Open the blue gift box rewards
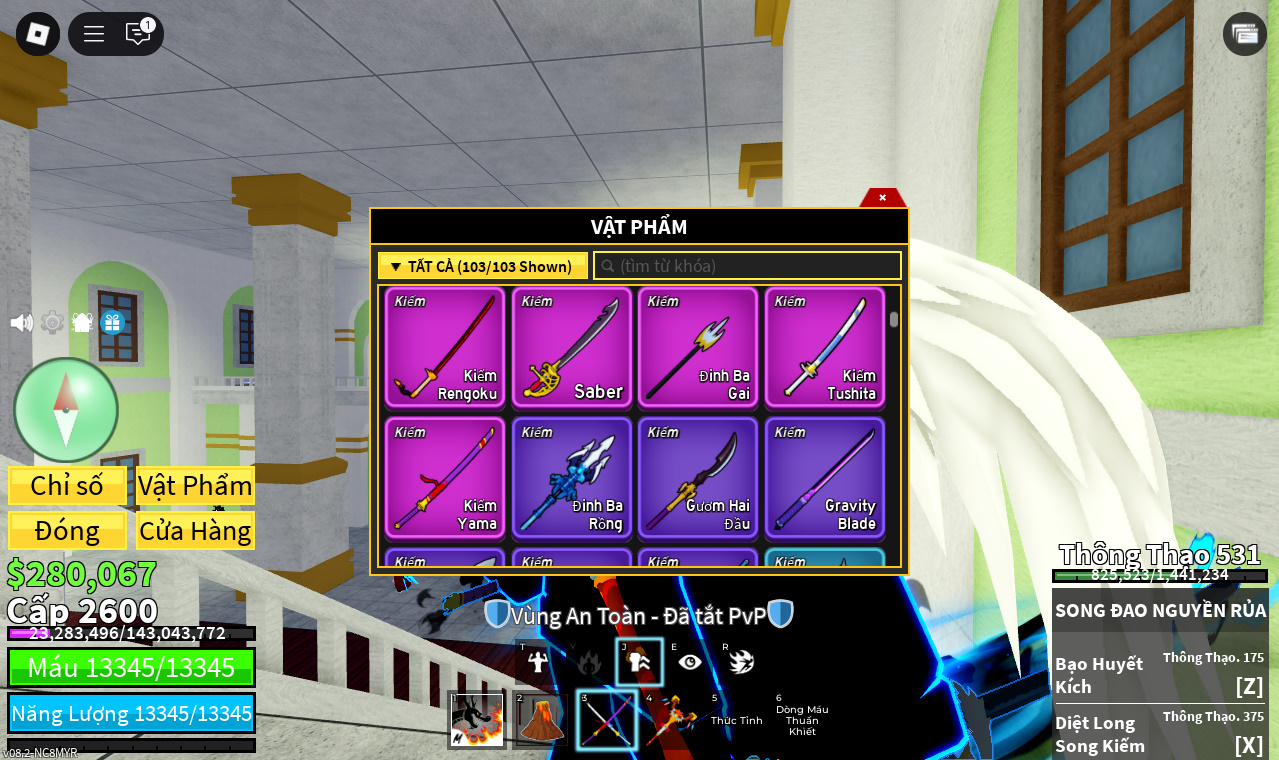1279x760 pixels. [x=112, y=322]
